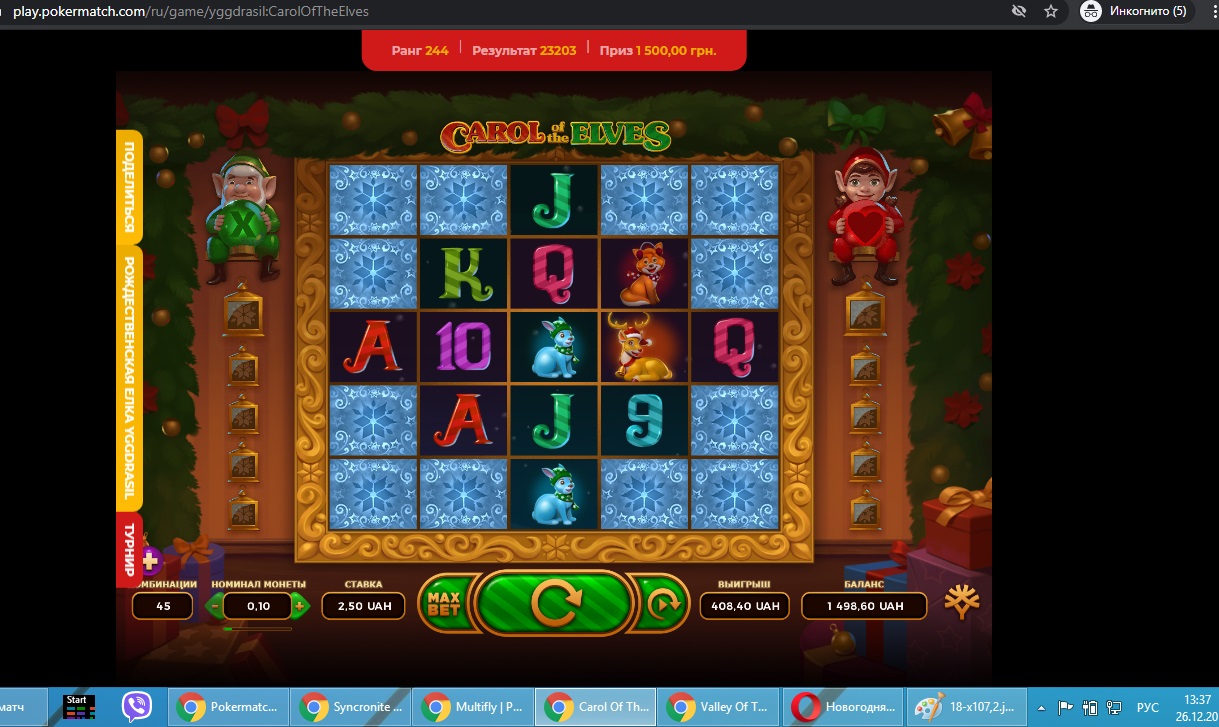Increase the coin value with plus
This screenshot has width=1219, height=727.
click(x=299, y=605)
